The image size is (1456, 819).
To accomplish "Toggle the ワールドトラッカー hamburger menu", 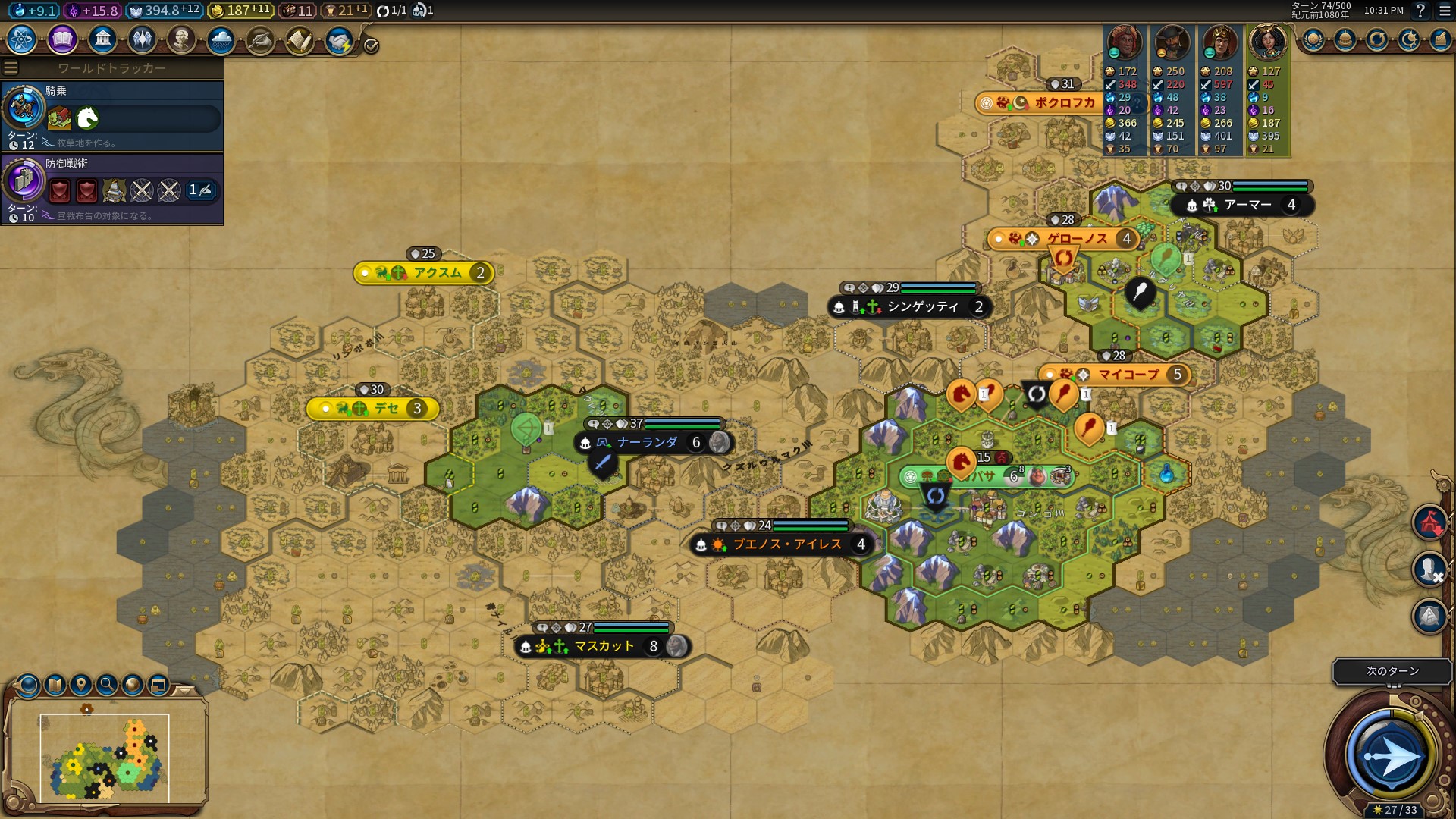I will point(11,68).
